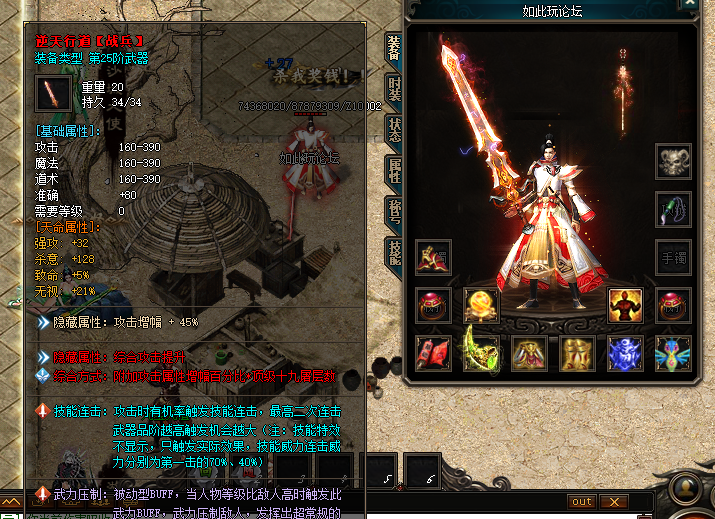Open the 时装 fashion tab
This screenshot has width=715, height=519.
tap(394, 88)
